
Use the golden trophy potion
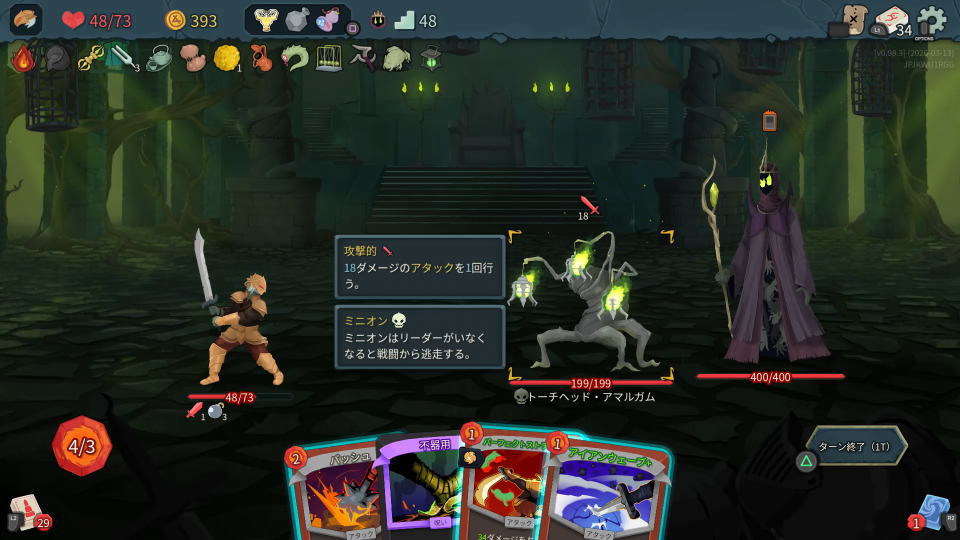coord(266,20)
